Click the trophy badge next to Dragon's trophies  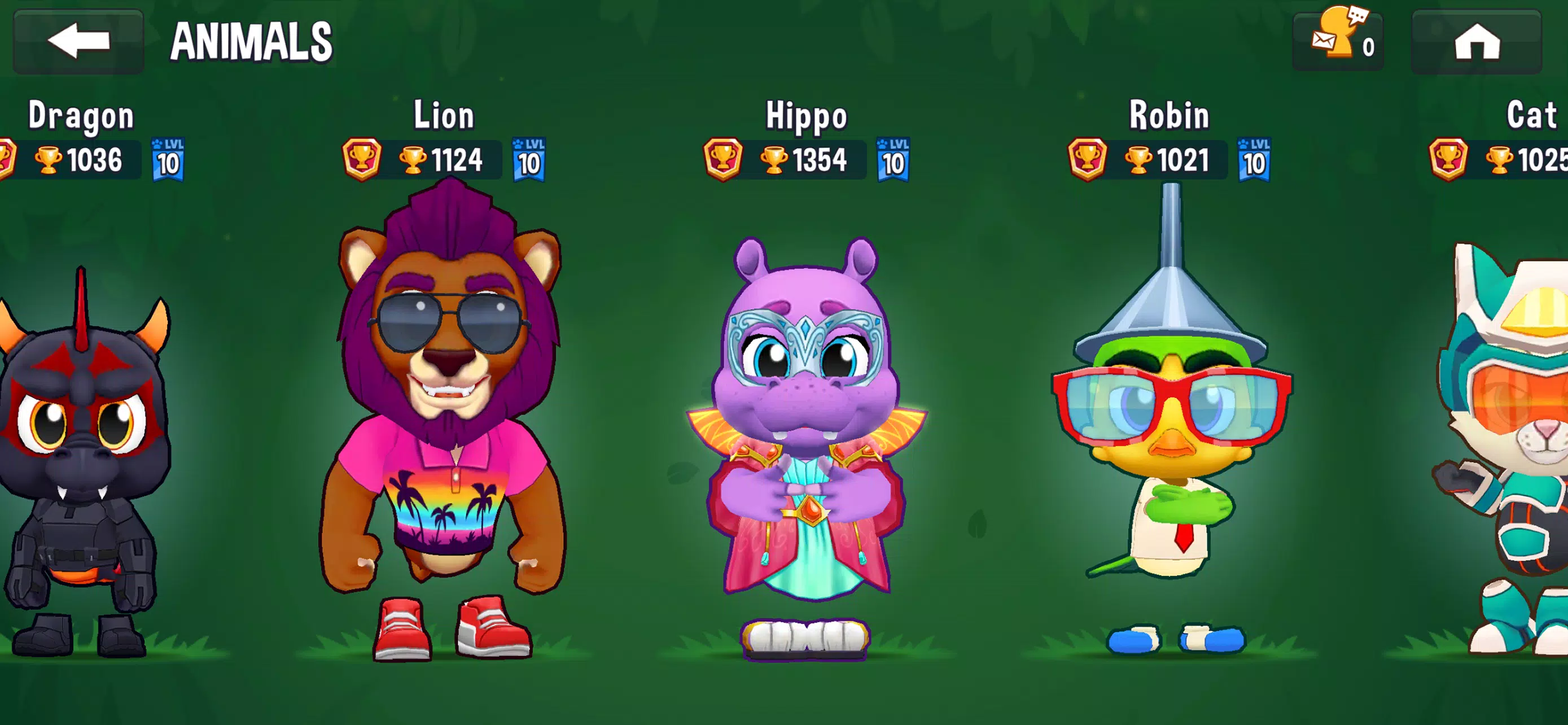(x=6, y=159)
